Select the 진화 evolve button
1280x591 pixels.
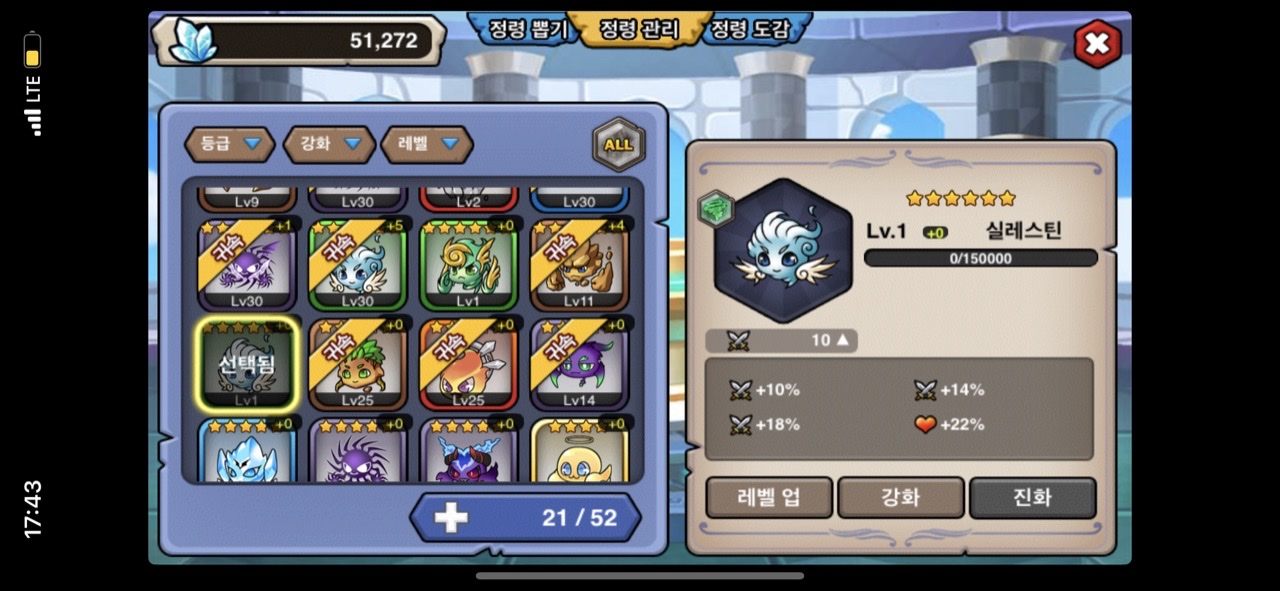[1032, 497]
